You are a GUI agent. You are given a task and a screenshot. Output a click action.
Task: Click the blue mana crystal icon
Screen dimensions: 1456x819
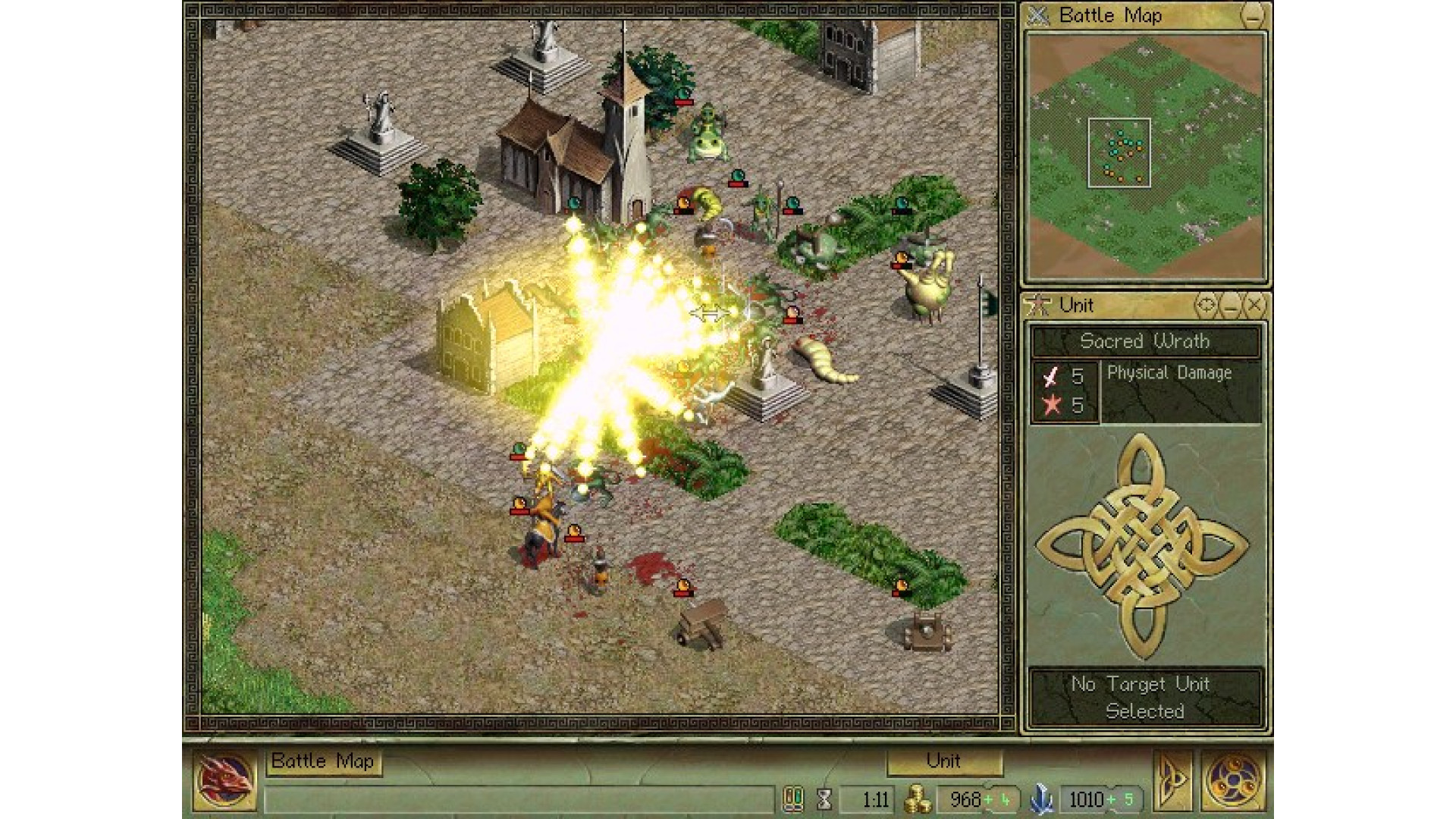[1043, 799]
